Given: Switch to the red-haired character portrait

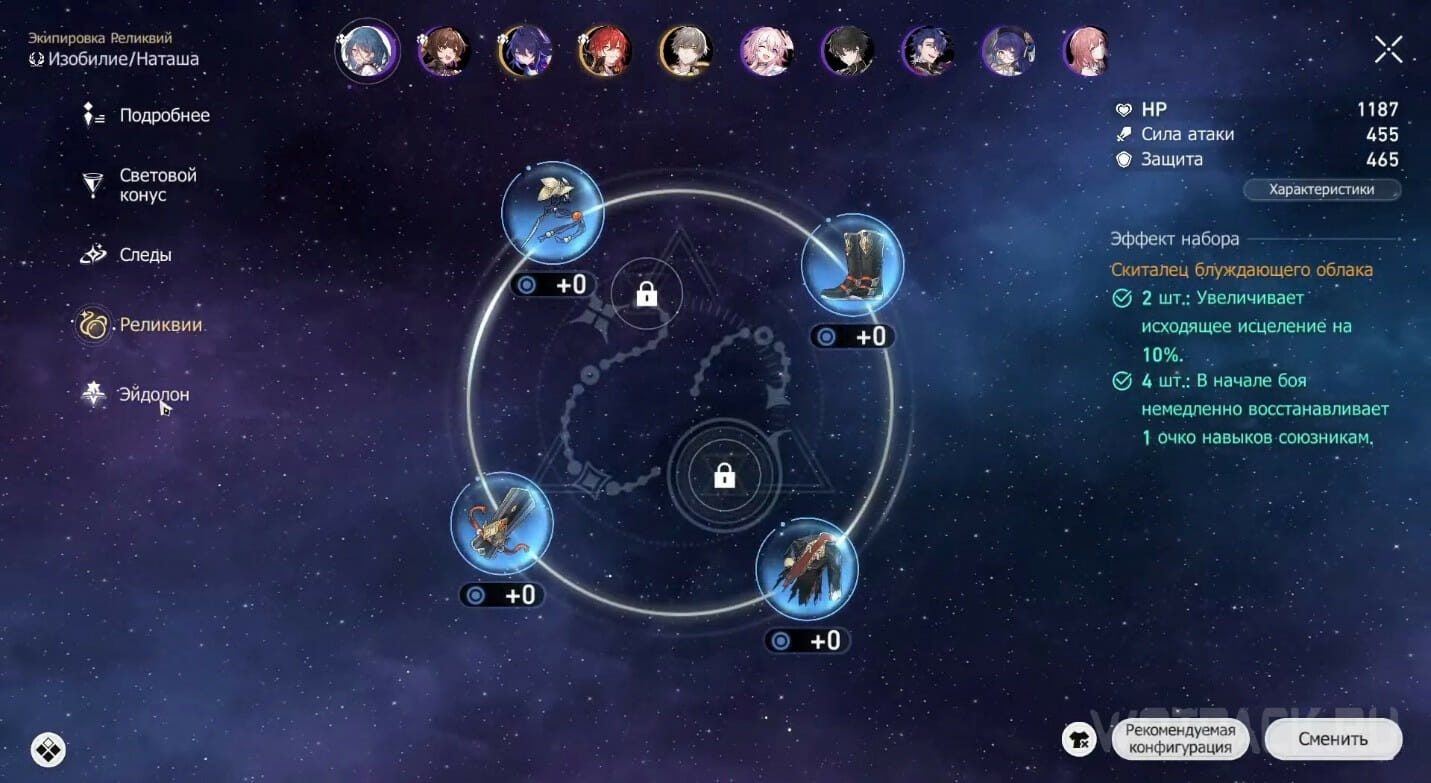Looking at the screenshot, I should (x=604, y=51).
